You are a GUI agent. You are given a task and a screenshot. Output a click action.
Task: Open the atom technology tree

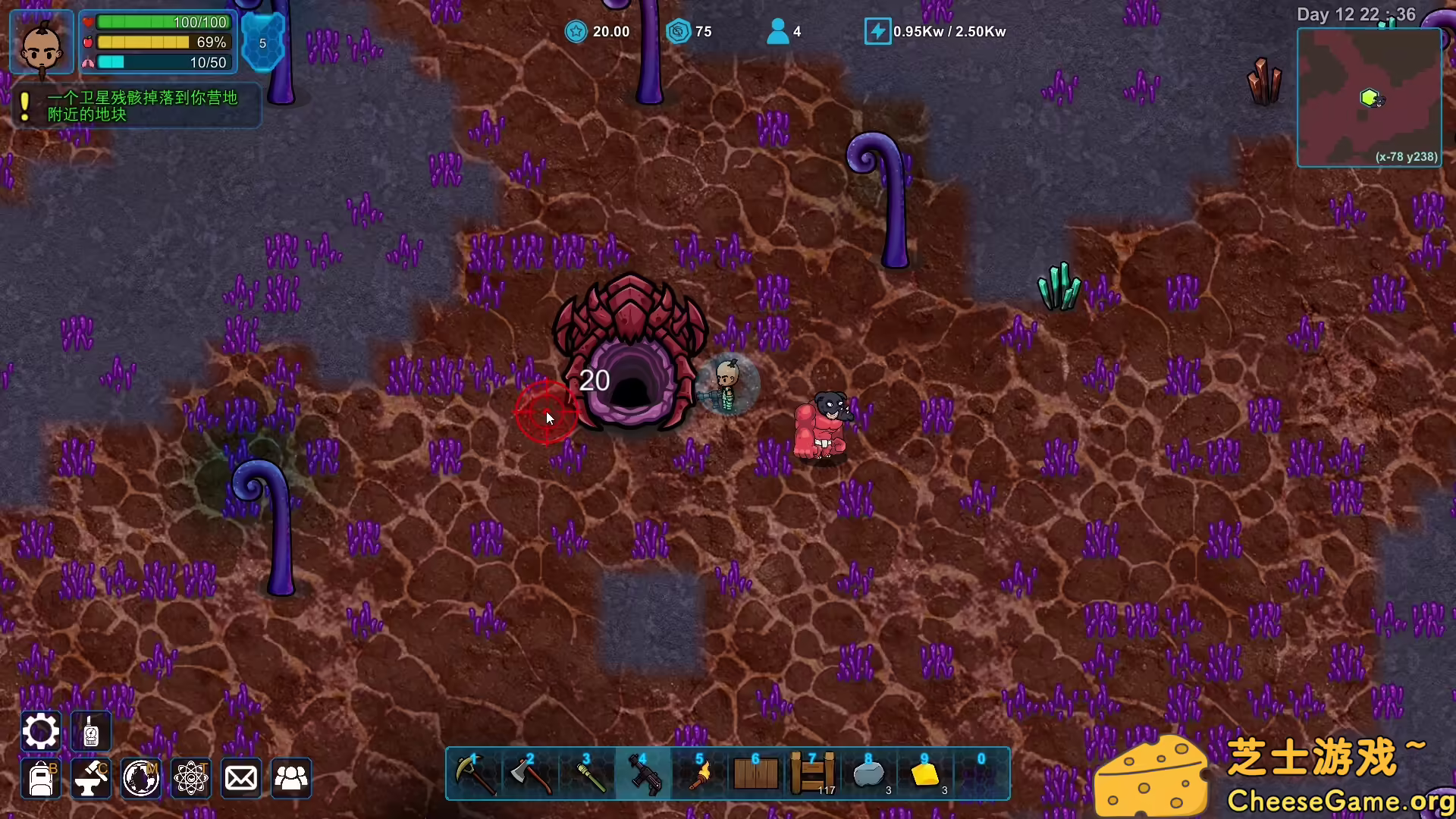[x=191, y=778]
